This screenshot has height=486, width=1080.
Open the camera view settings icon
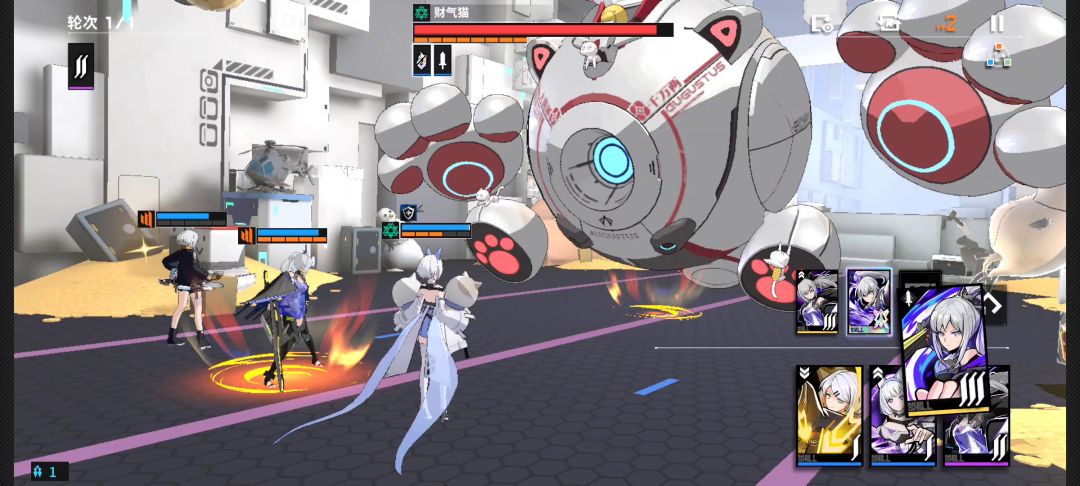pos(822,23)
